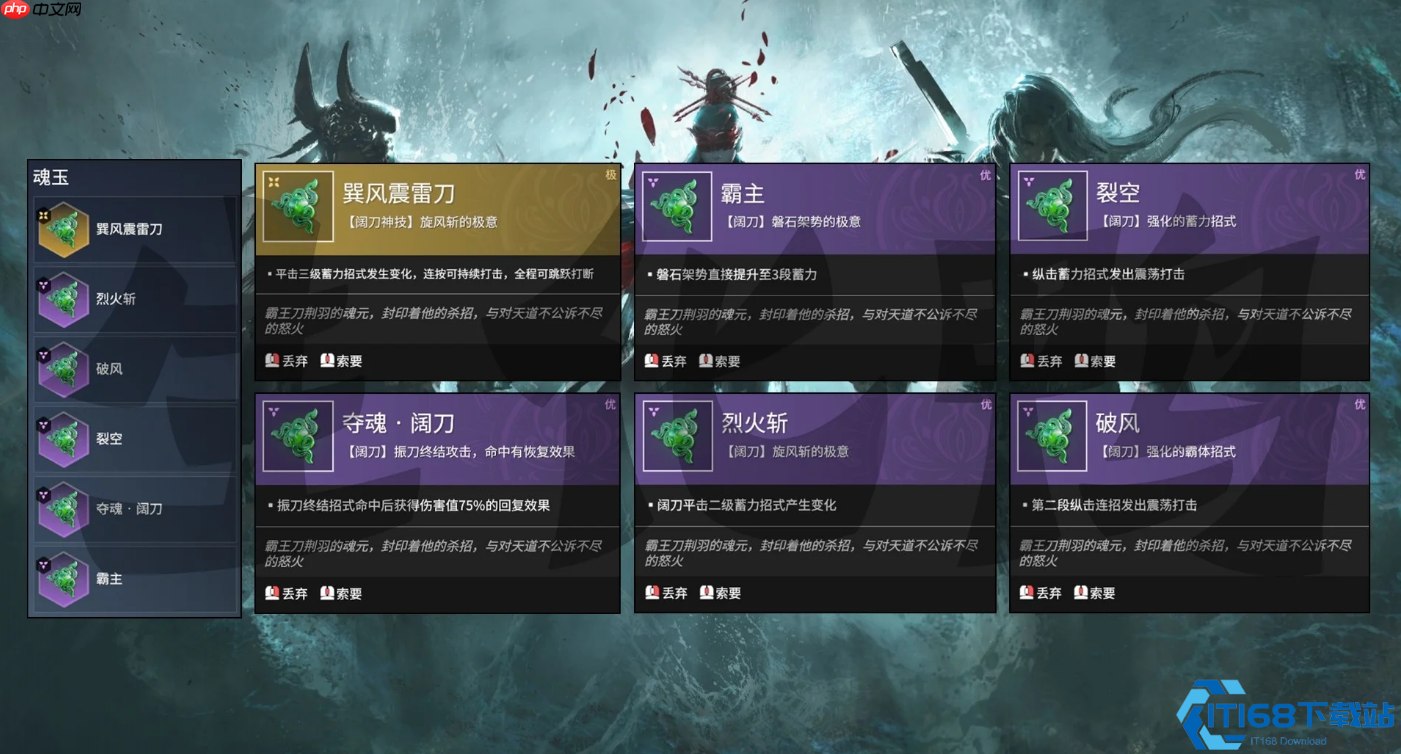Image resolution: width=1401 pixels, height=754 pixels.
Task: Click the green jade icon on the 巽风震雷刀 card
Action: click(x=298, y=206)
